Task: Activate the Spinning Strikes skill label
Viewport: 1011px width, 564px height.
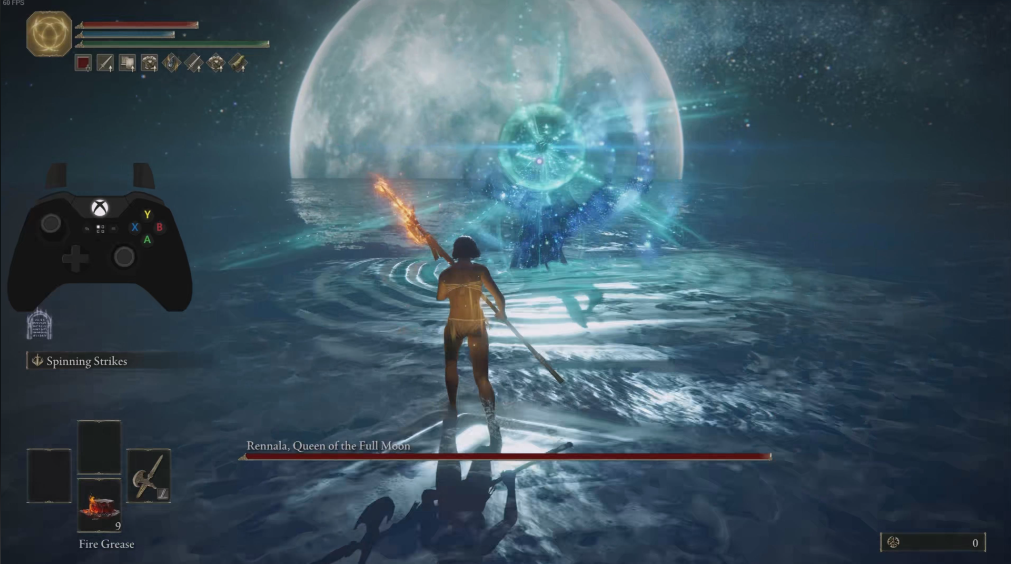Action: pos(85,360)
